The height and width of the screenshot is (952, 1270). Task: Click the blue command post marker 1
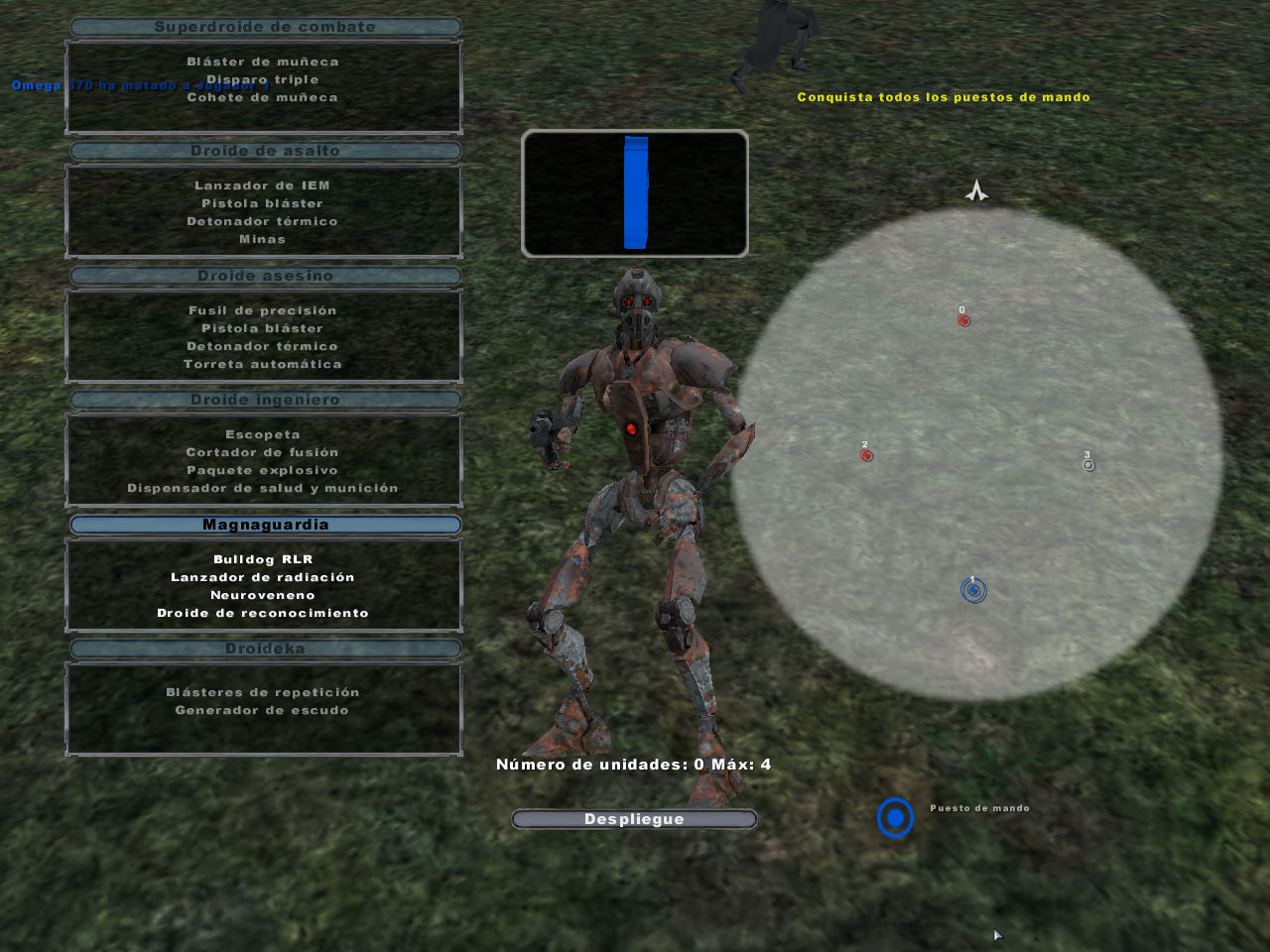(973, 589)
